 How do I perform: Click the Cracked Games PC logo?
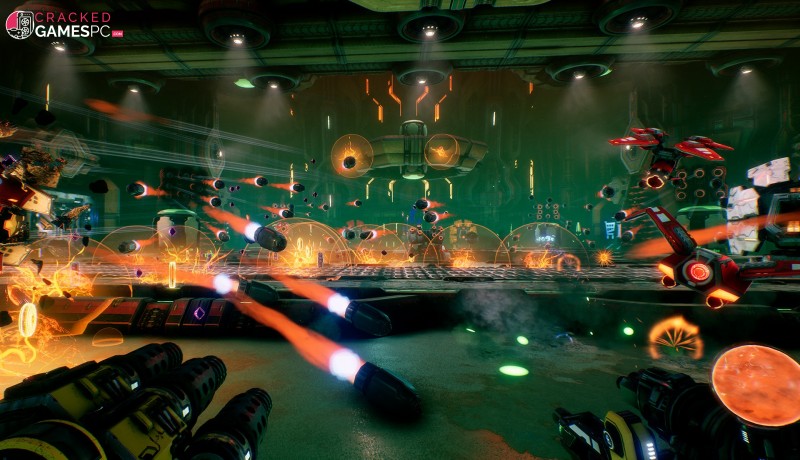coord(62,25)
